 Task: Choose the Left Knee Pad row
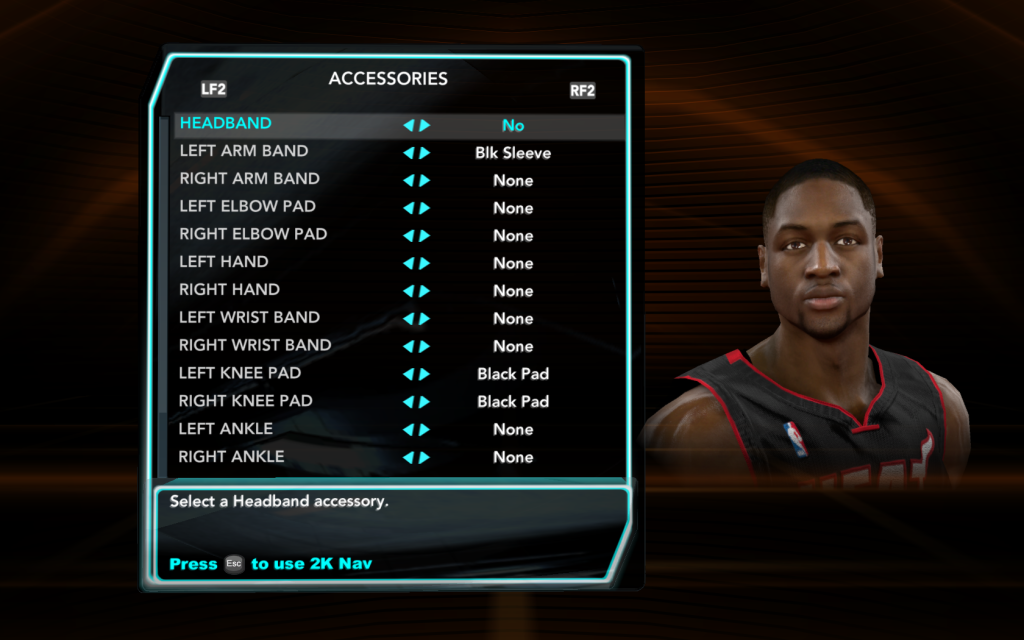[x=240, y=373]
